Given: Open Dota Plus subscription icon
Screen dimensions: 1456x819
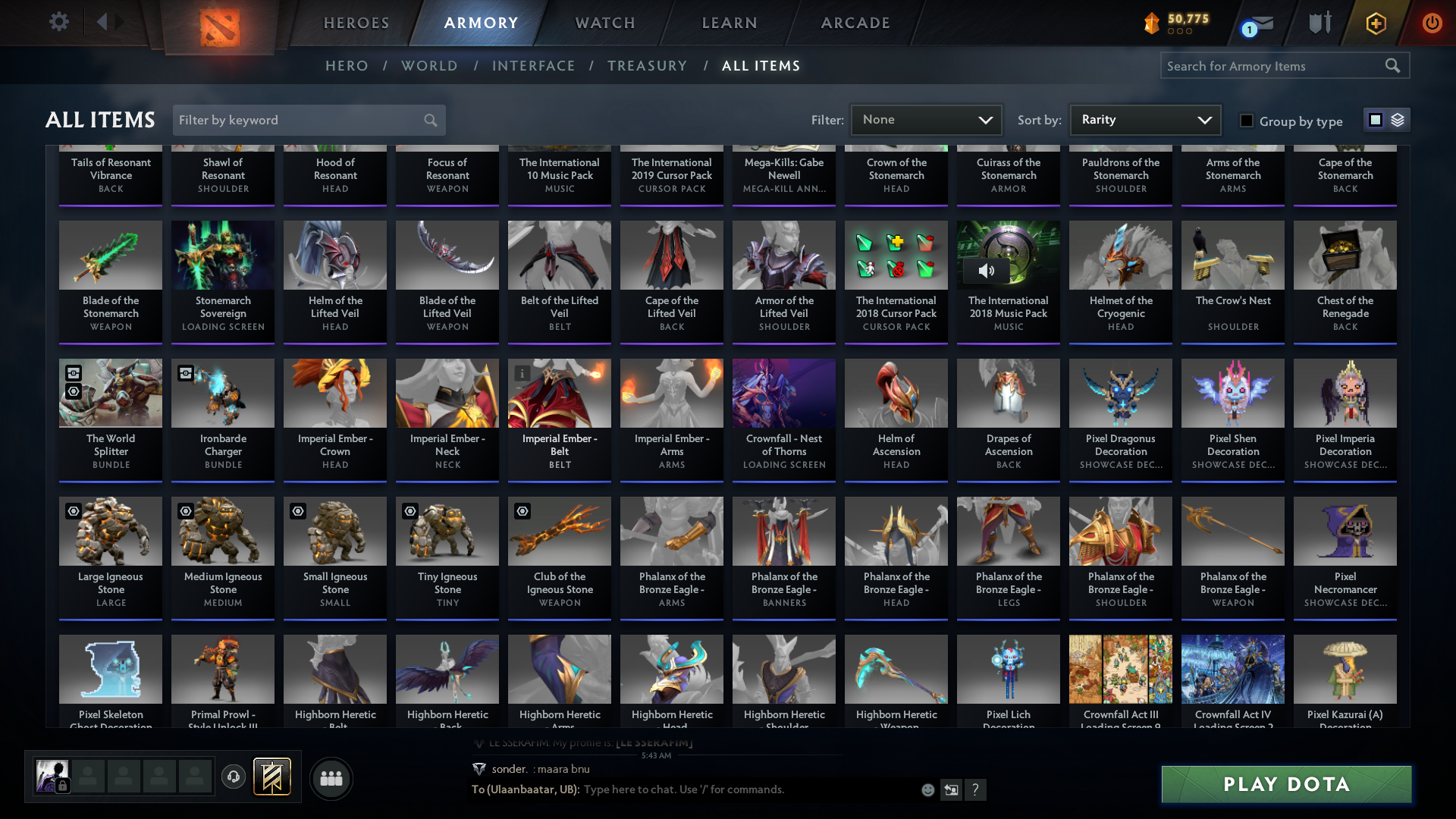Looking at the screenshot, I should point(1375,24).
